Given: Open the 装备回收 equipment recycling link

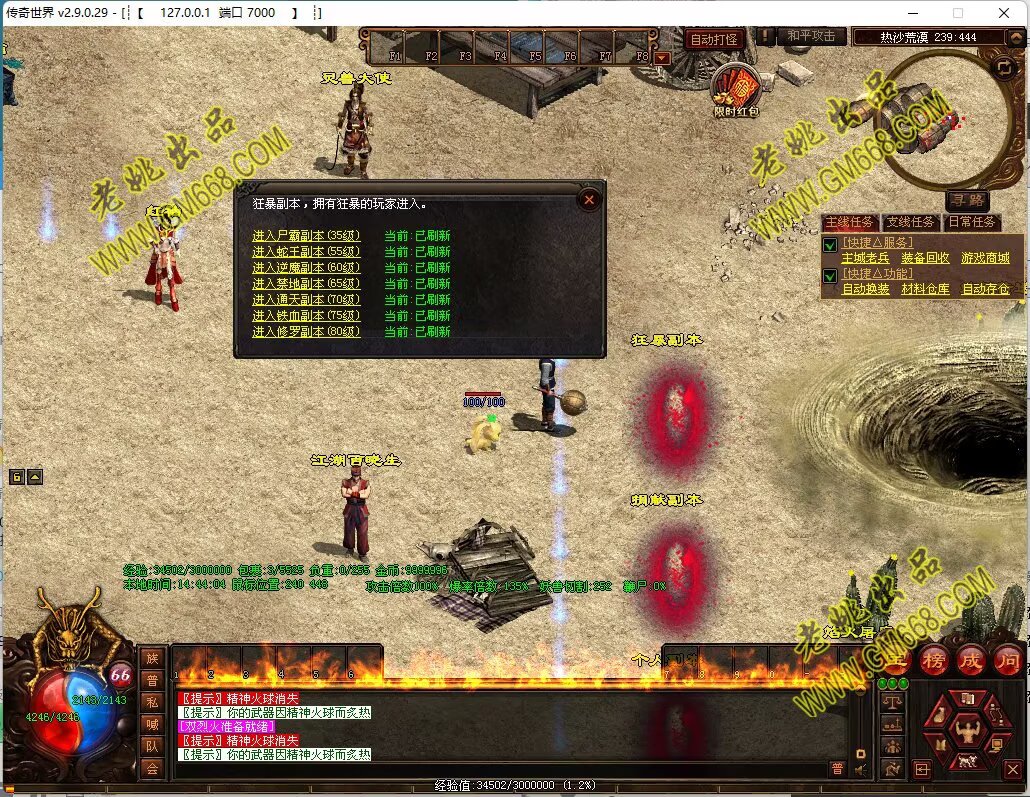Looking at the screenshot, I should click(x=925, y=258).
